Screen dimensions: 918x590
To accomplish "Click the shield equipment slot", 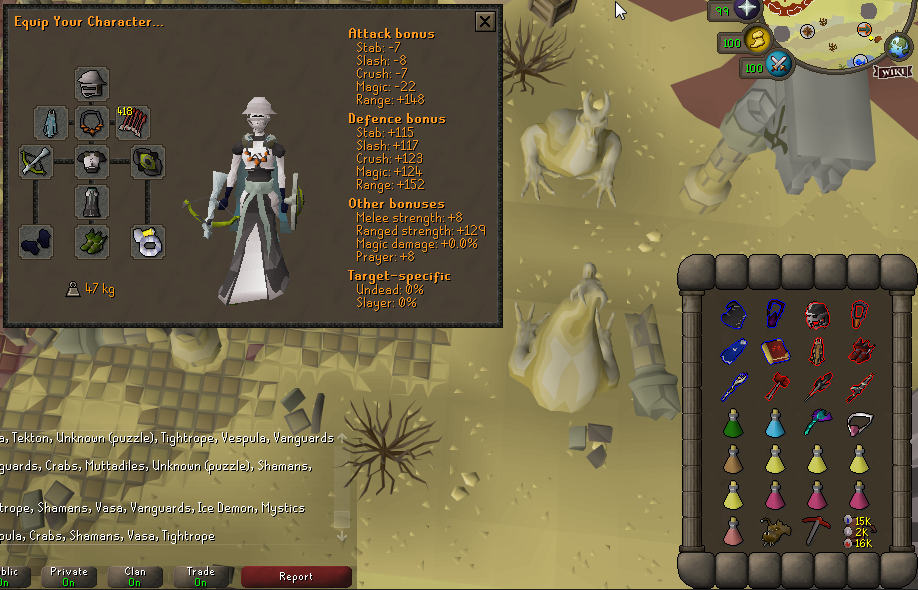I will pos(148,162).
